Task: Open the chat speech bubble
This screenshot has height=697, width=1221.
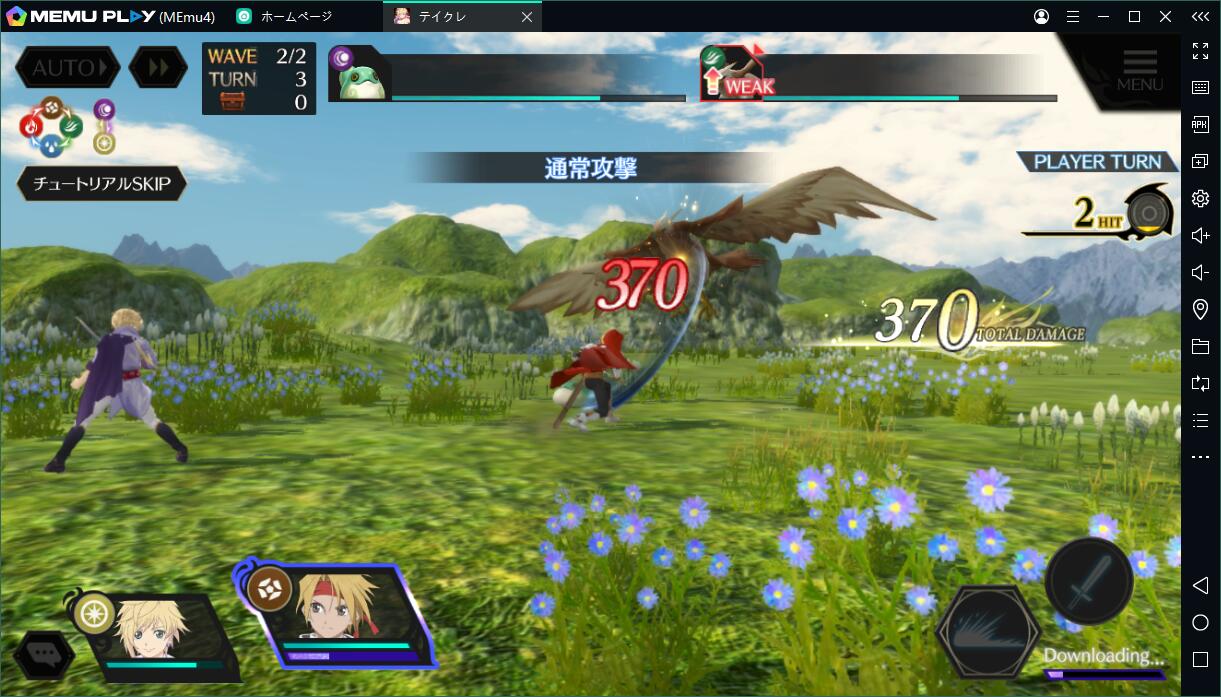Action: [x=45, y=655]
